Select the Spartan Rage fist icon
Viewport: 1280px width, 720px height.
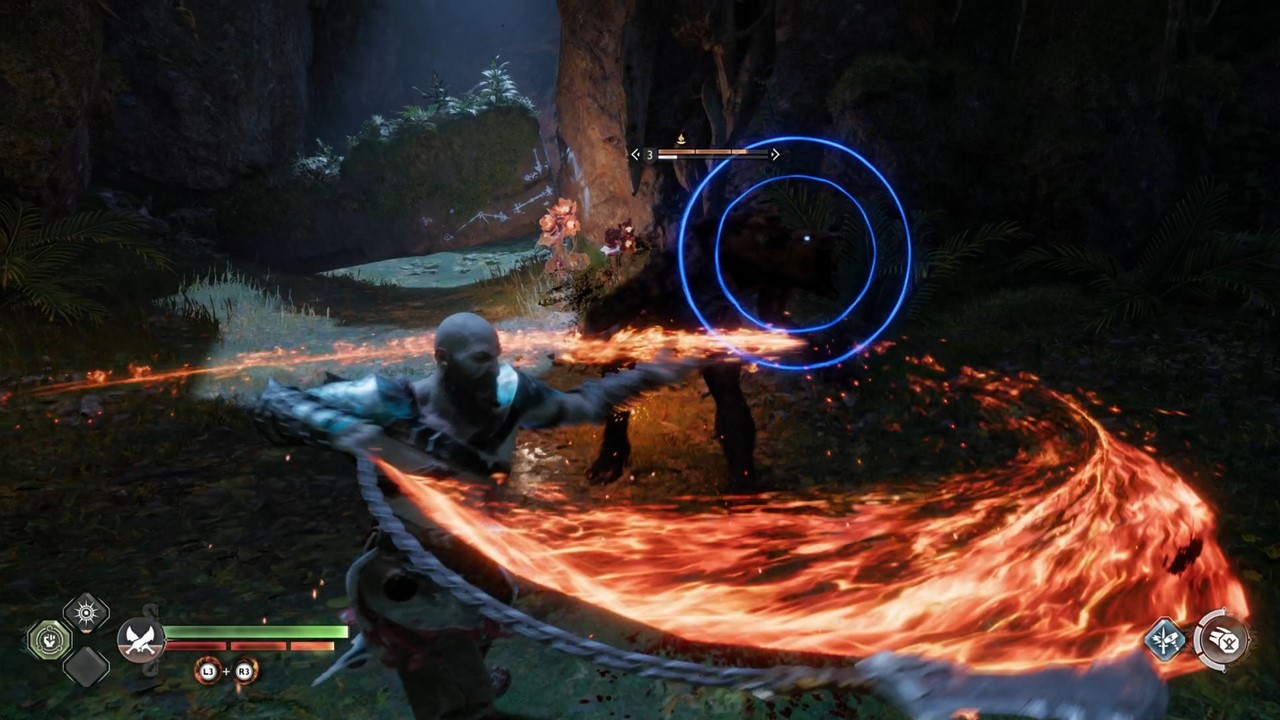click(49, 639)
